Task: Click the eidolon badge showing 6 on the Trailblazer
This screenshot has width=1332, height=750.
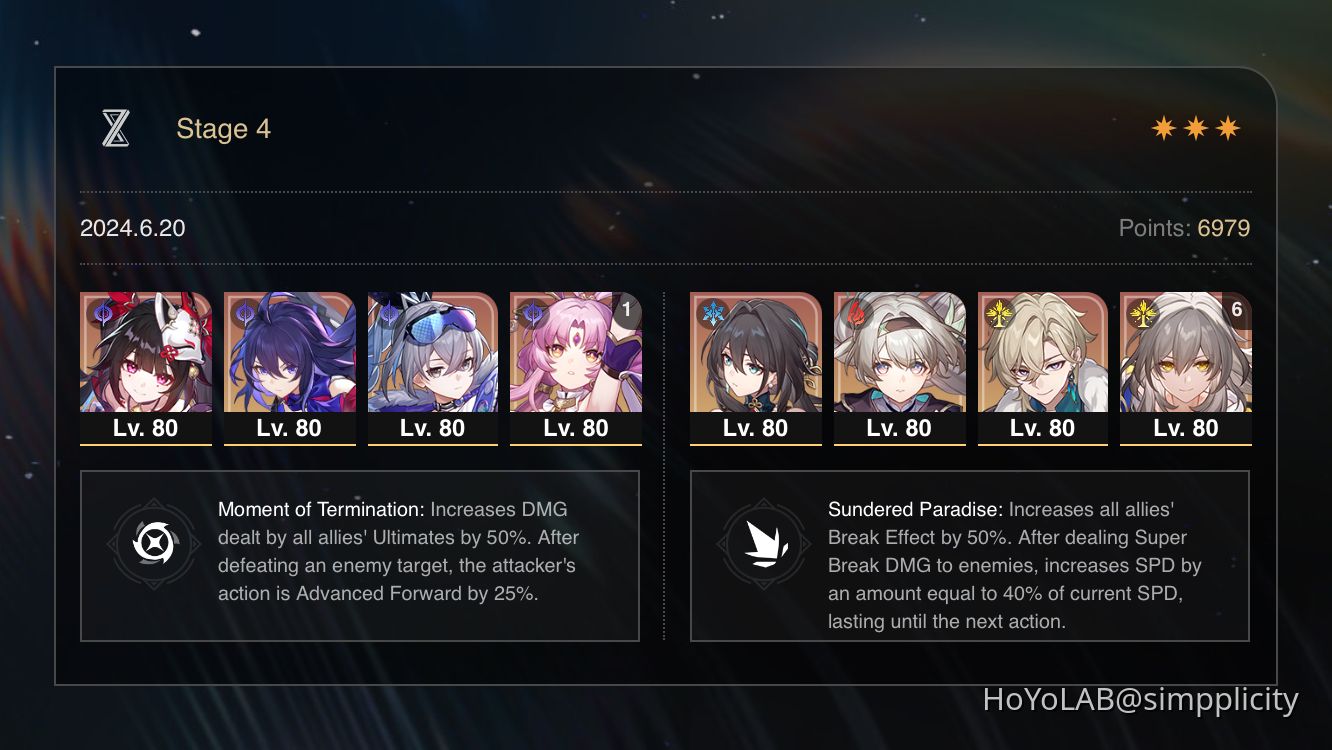Action: (1236, 311)
